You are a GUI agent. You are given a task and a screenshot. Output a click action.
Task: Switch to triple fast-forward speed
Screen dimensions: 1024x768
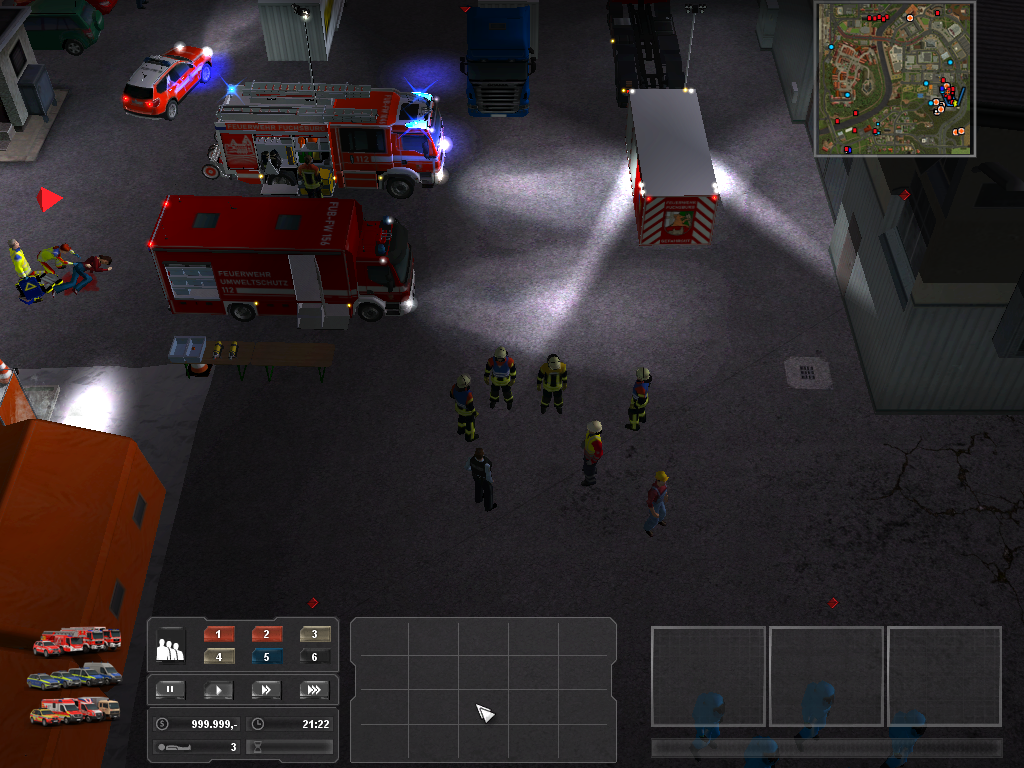pos(314,690)
